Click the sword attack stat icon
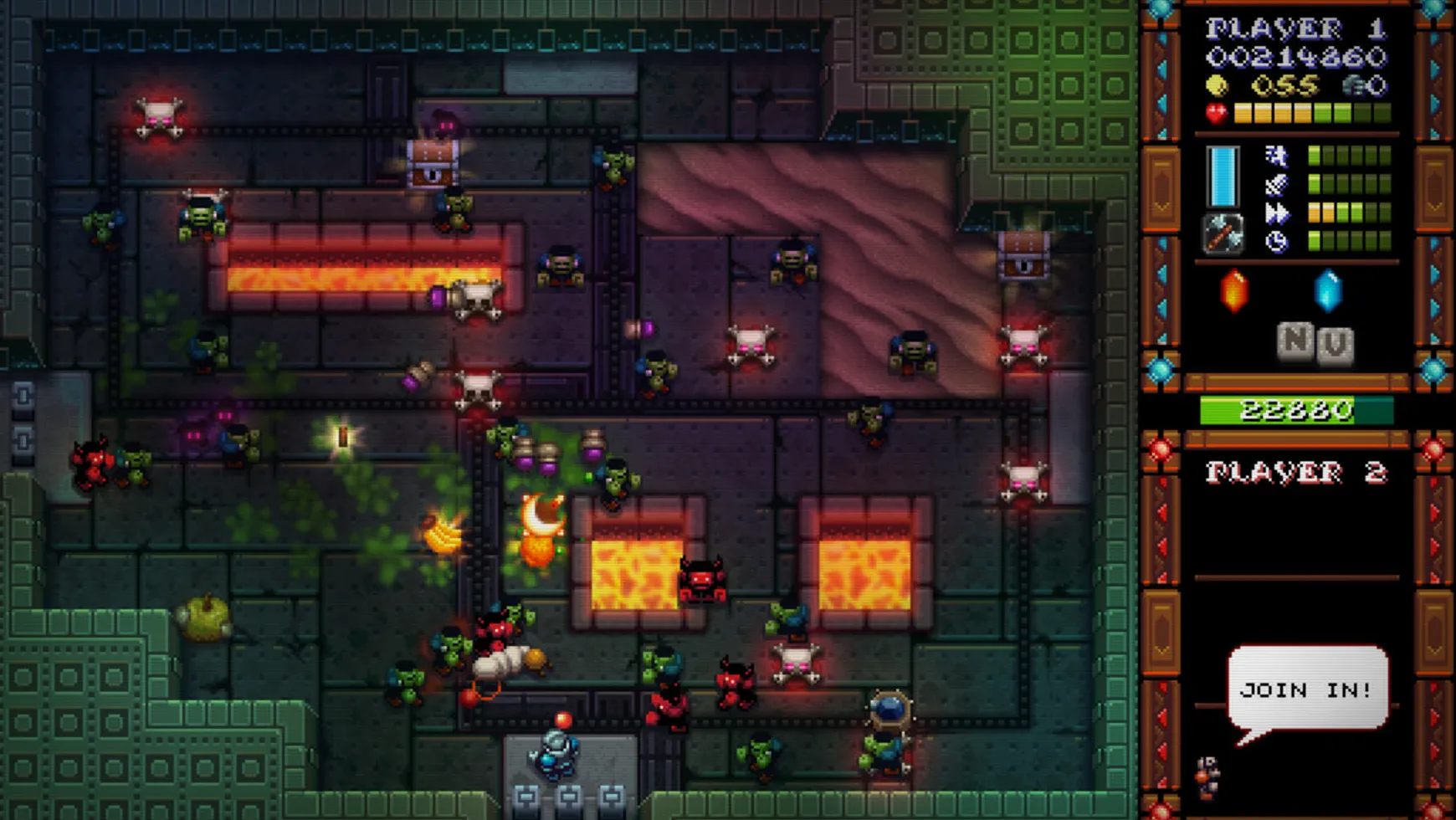Viewport: 1456px width, 820px height. pos(1276,185)
